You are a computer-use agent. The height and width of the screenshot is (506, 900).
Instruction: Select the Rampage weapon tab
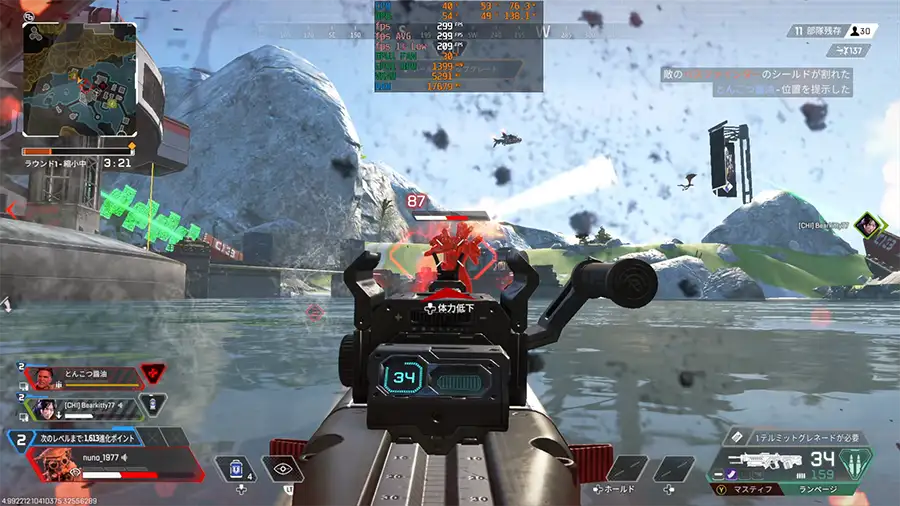[820, 490]
